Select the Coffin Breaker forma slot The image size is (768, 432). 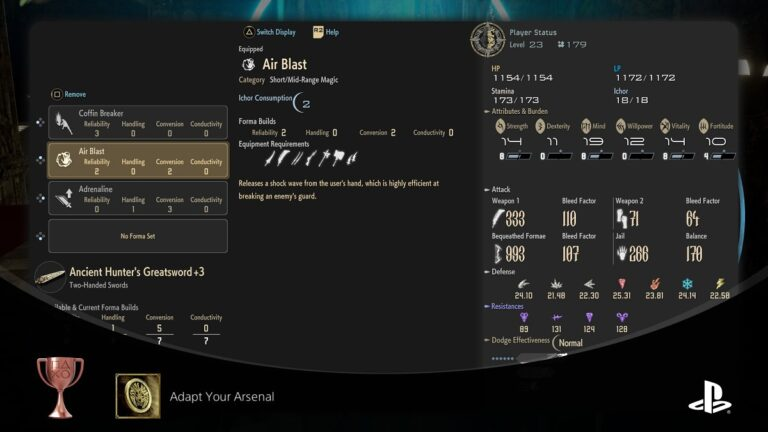138,122
